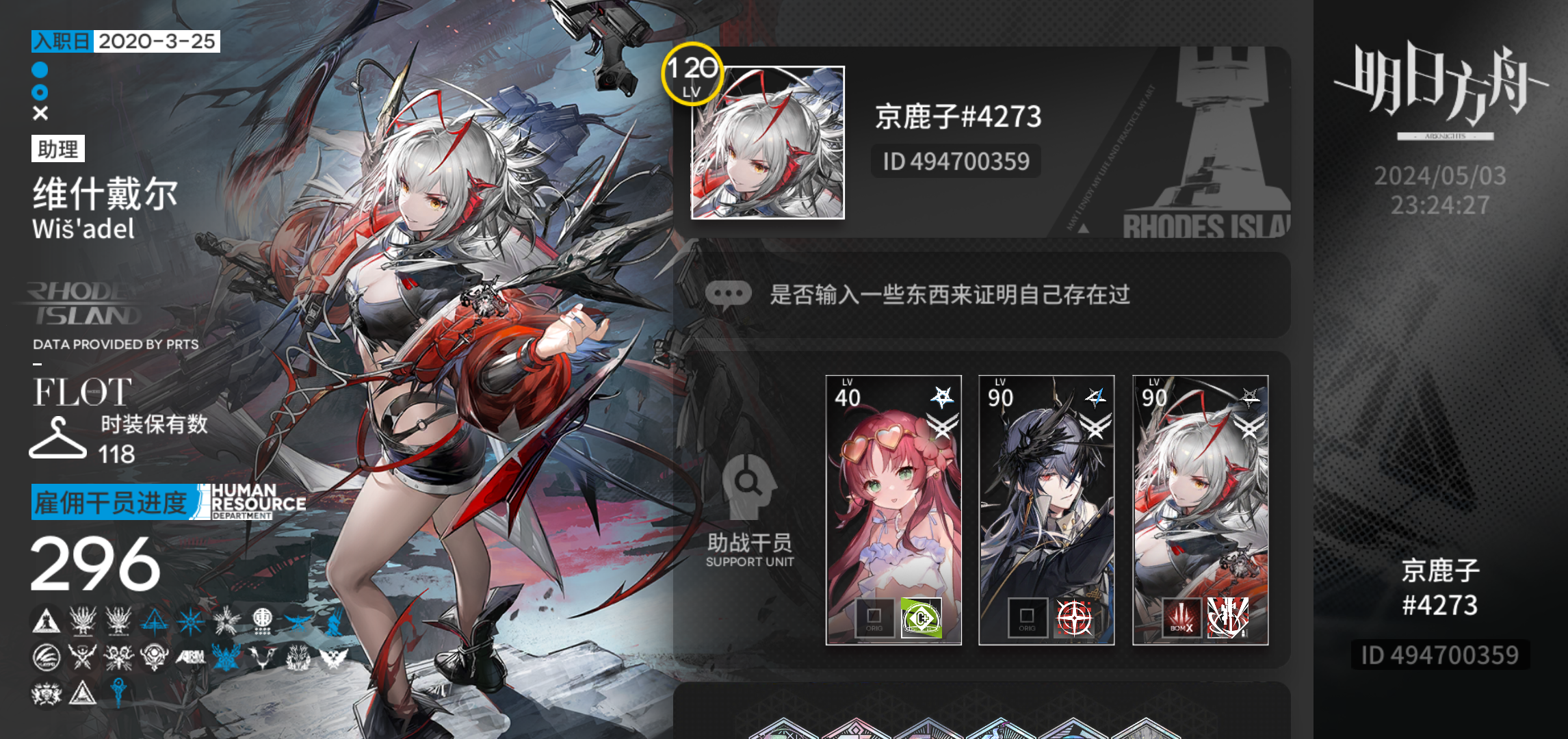Select the Penguin Logistics faction icon
This screenshot has height=739, width=1568.
(x=46, y=658)
